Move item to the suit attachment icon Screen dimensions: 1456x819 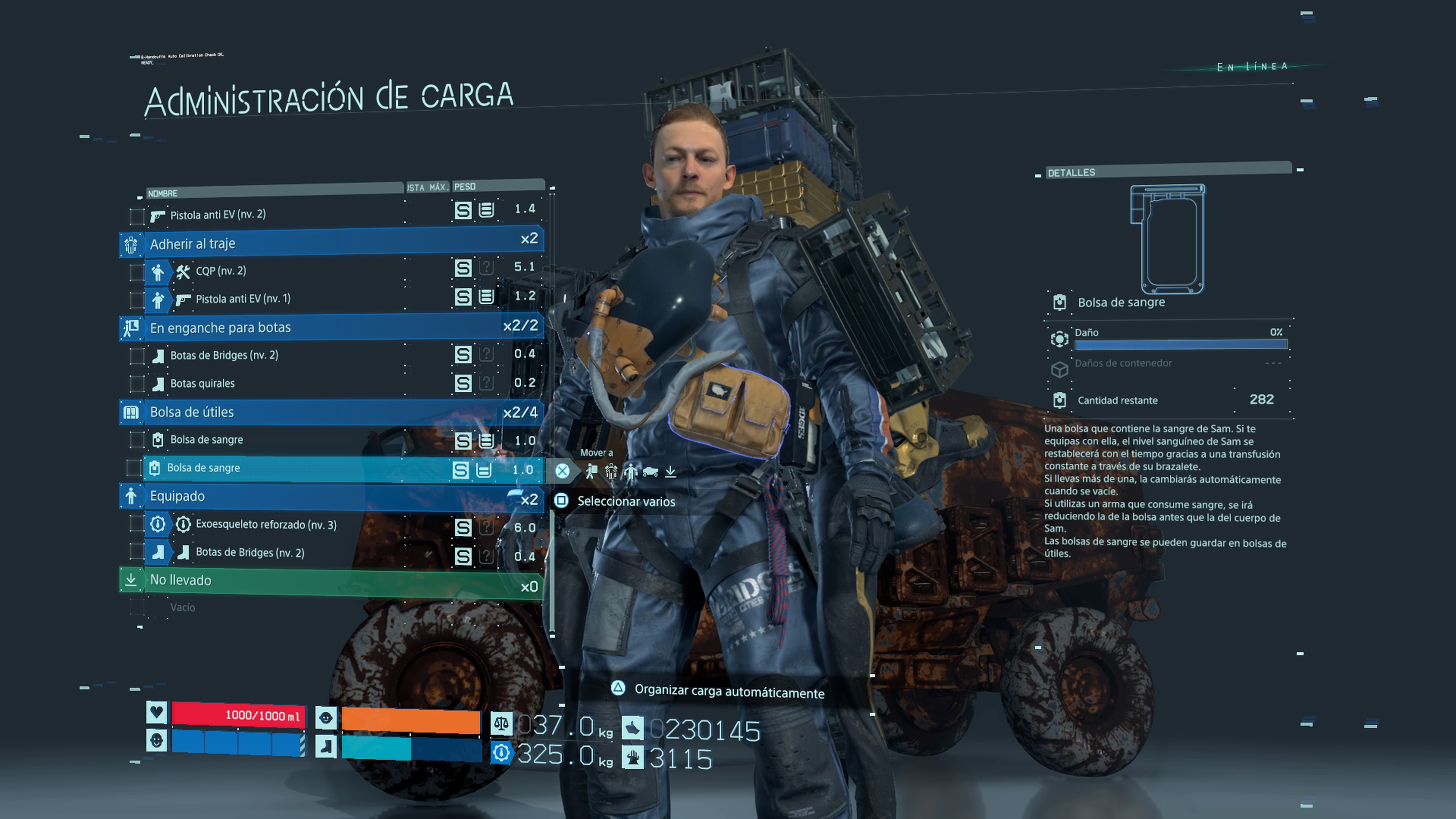click(x=611, y=471)
